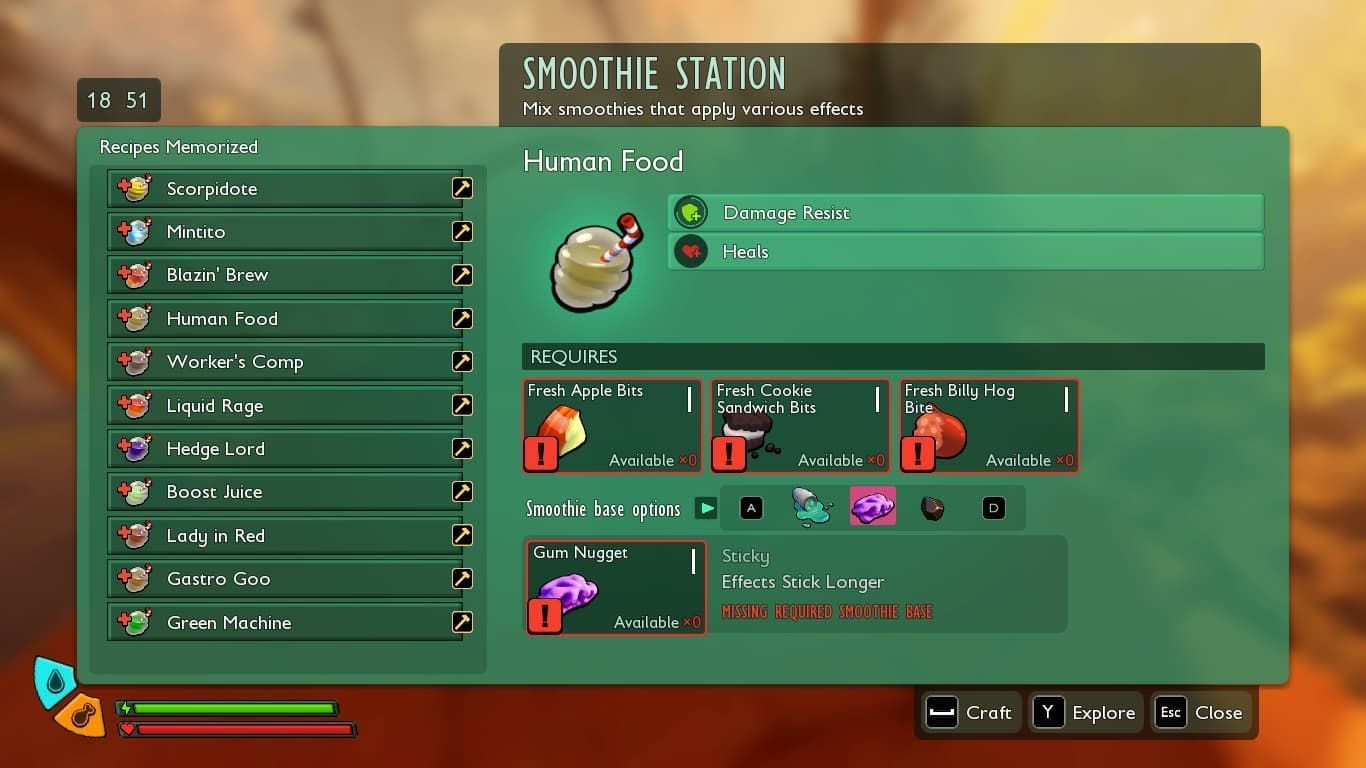The width and height of the screenshot is (1366, 768).
Task: Click the Fresh Billy Hog Bite slot
Action: tap(989, 425)
